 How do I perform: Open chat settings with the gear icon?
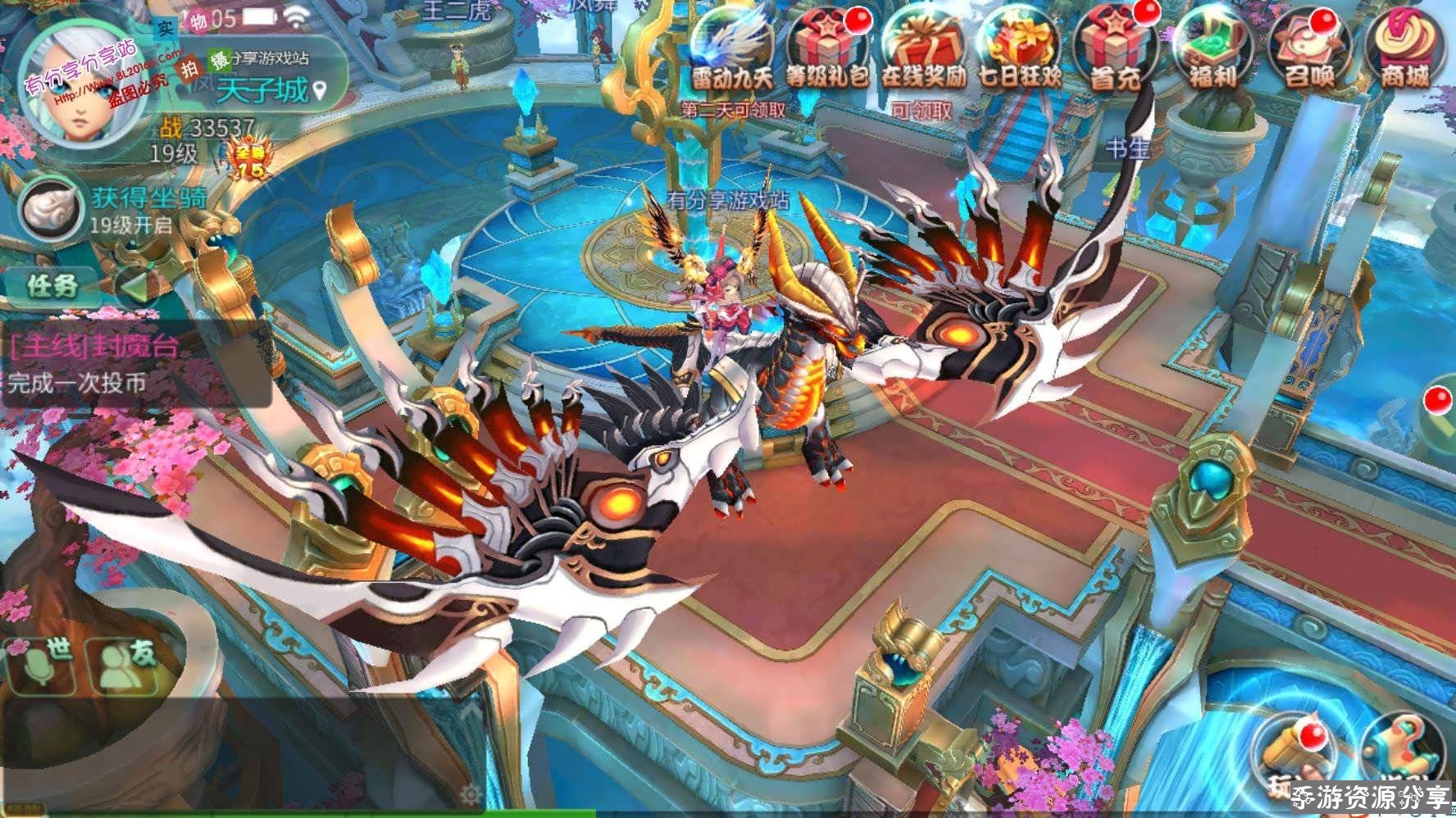click(x=471, y=794)
